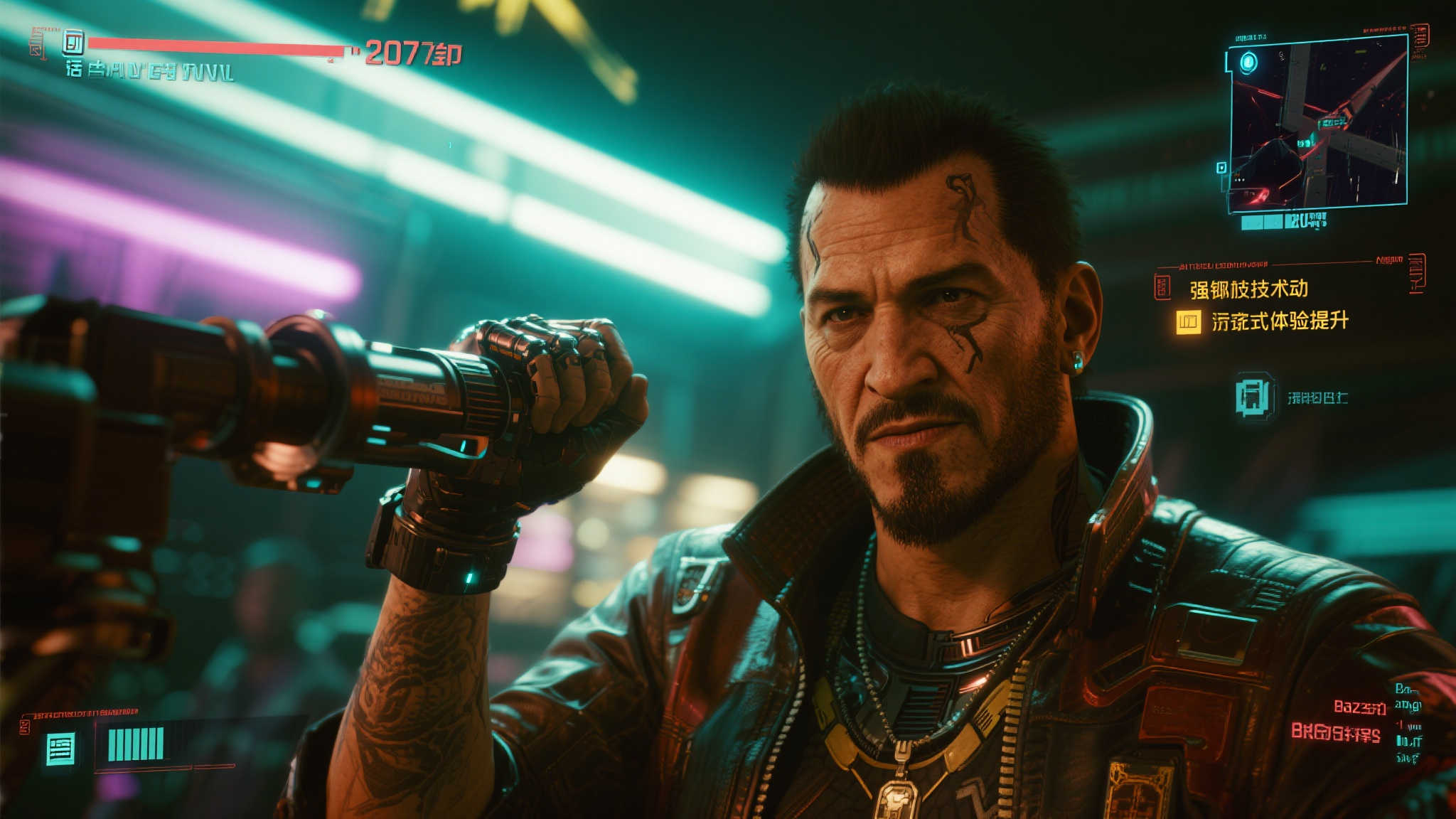Click the orange quest title in the tracker
1456x819 pixels.
coord(1248,289)
